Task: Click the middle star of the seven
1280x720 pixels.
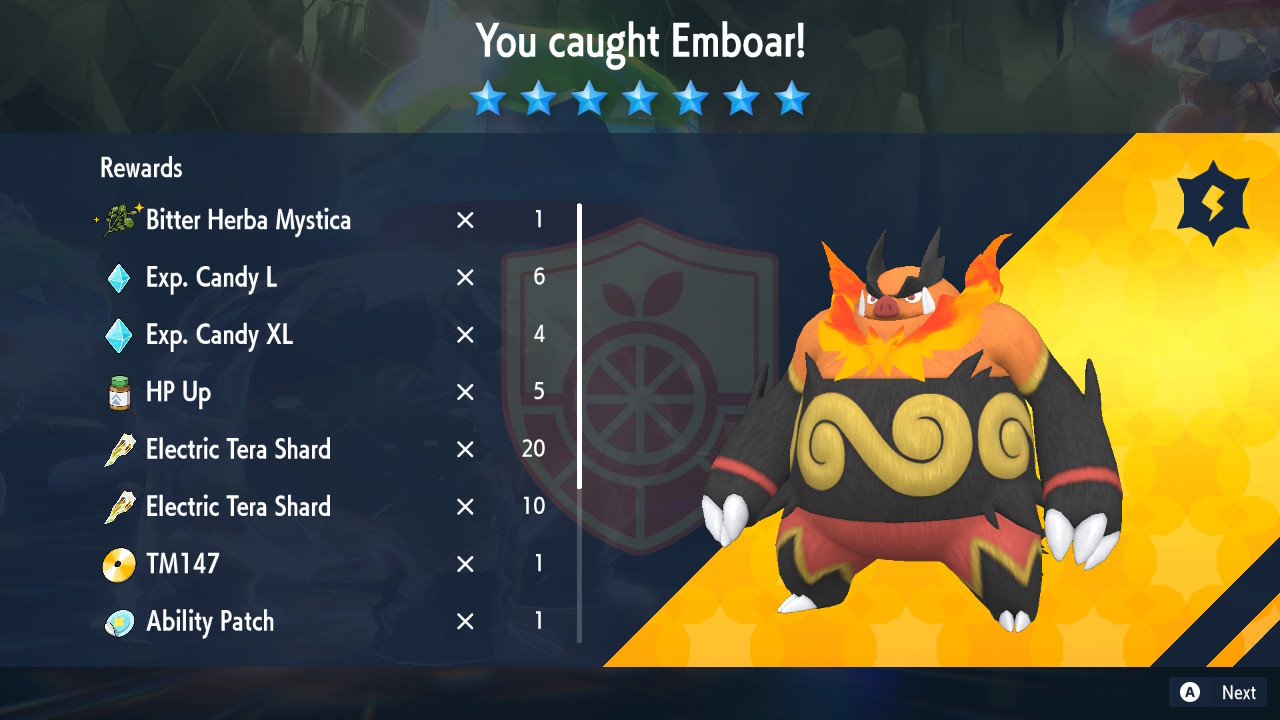Action: [640, 98]
